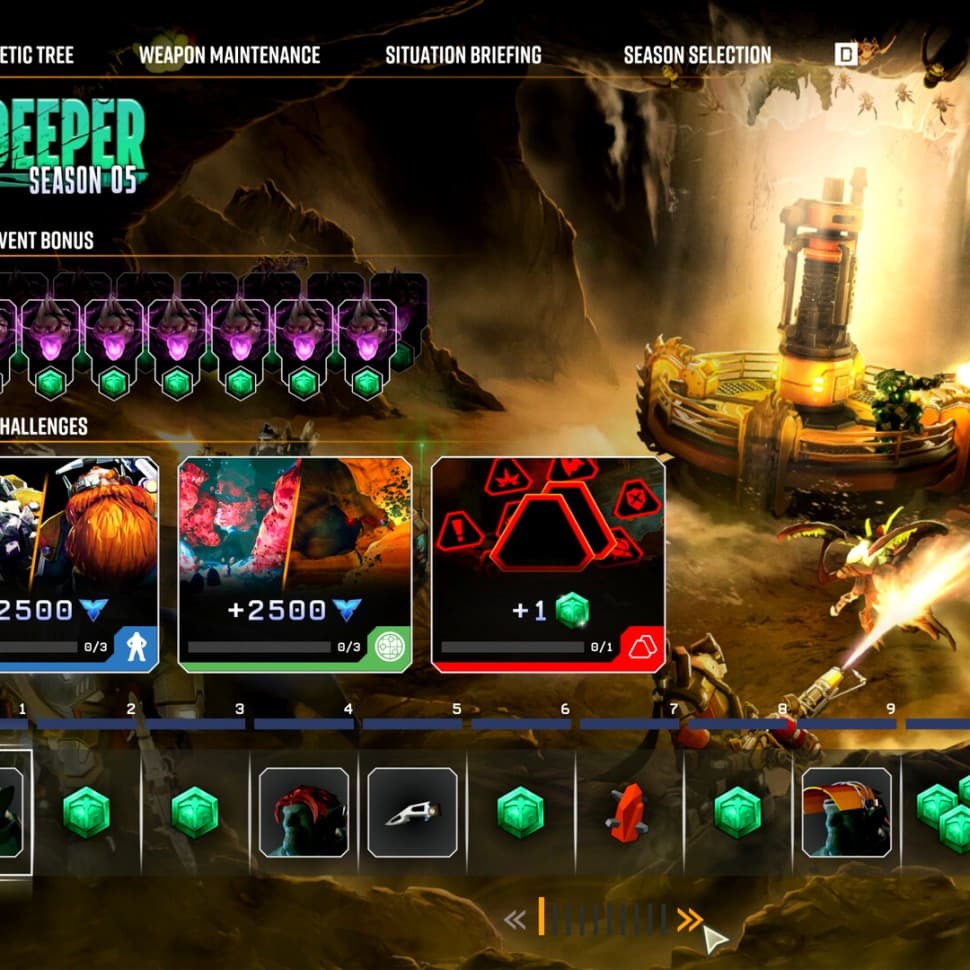Switch to the Situation Briefing tab
The image size is (970, 970).
click(x=463, y=55)
